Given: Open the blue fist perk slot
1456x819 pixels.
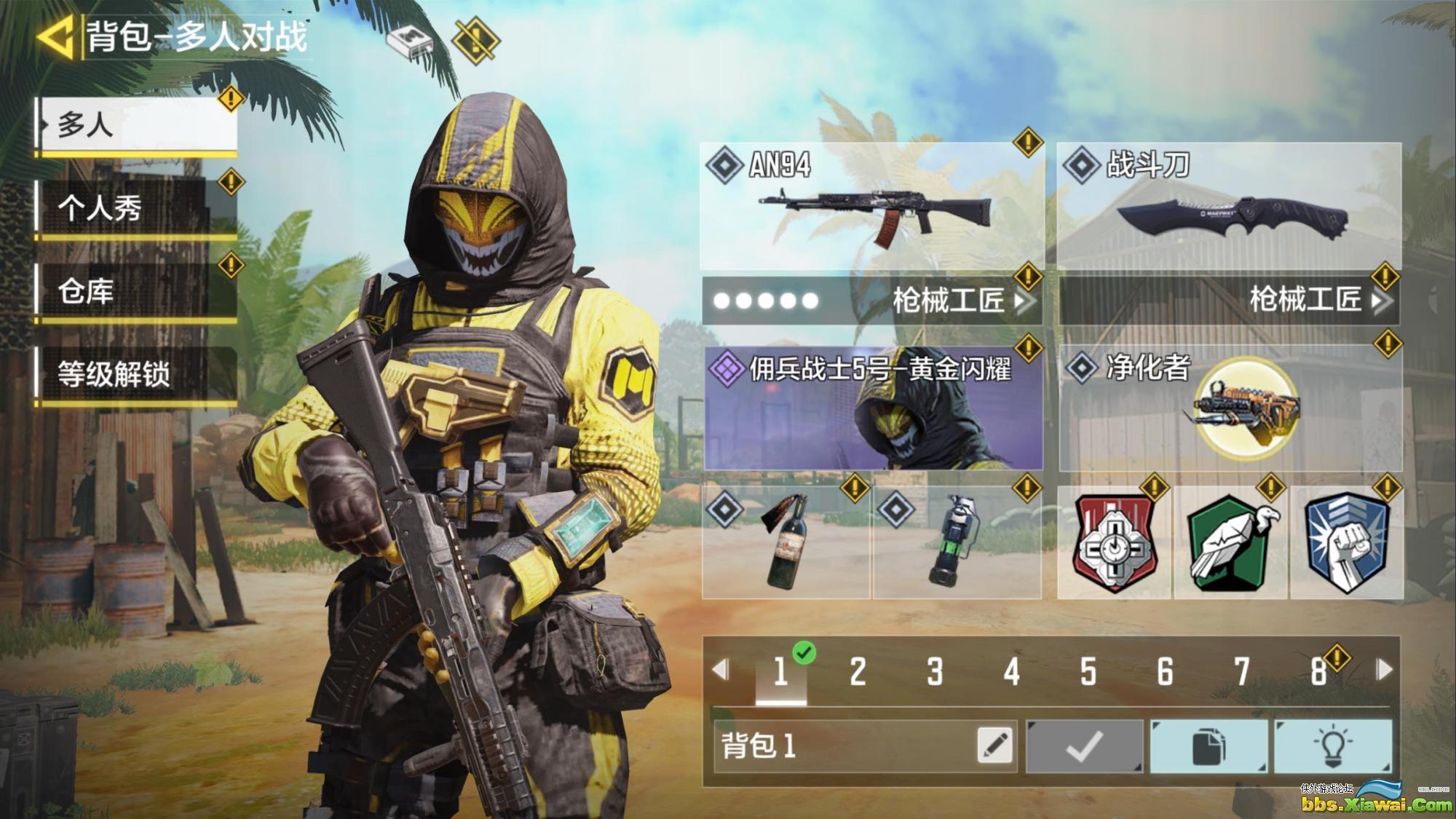Looking at the screenshot, I should (x=1346, y=542).
